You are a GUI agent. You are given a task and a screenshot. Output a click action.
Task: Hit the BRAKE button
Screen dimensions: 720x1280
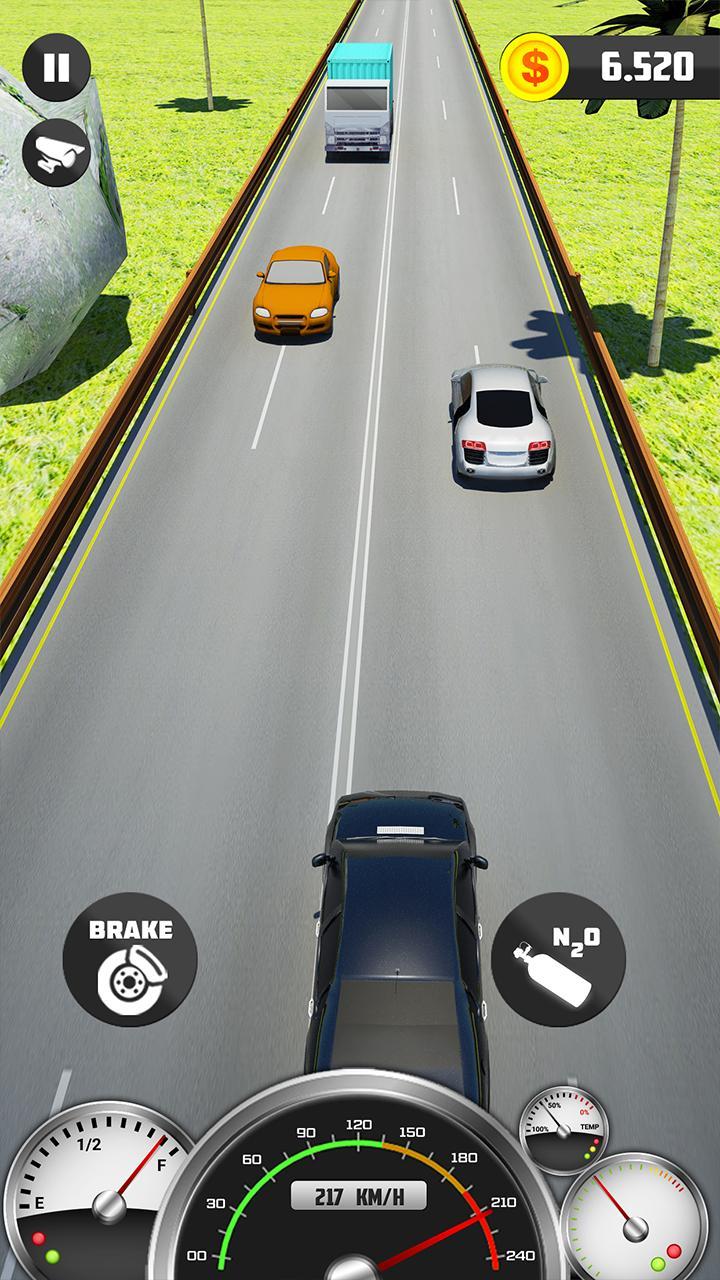(130, 959)
